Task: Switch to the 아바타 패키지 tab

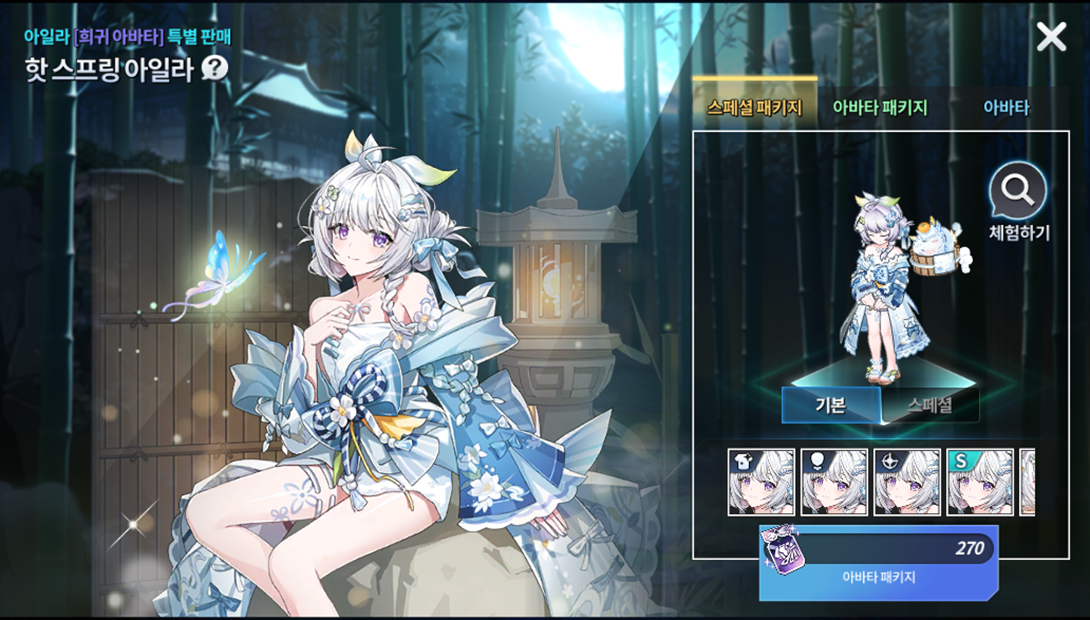Action: pyautogui.click(x=880, y=108)
